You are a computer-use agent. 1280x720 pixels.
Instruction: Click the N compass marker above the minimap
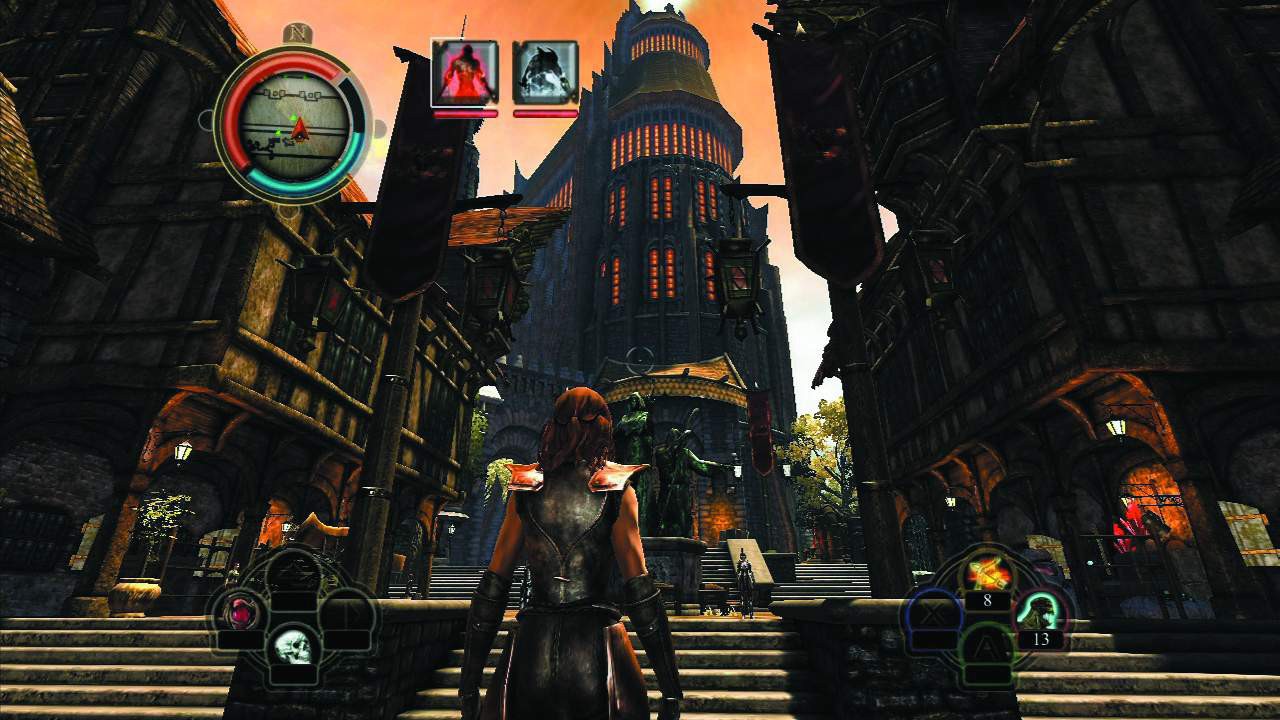[298, 34]
